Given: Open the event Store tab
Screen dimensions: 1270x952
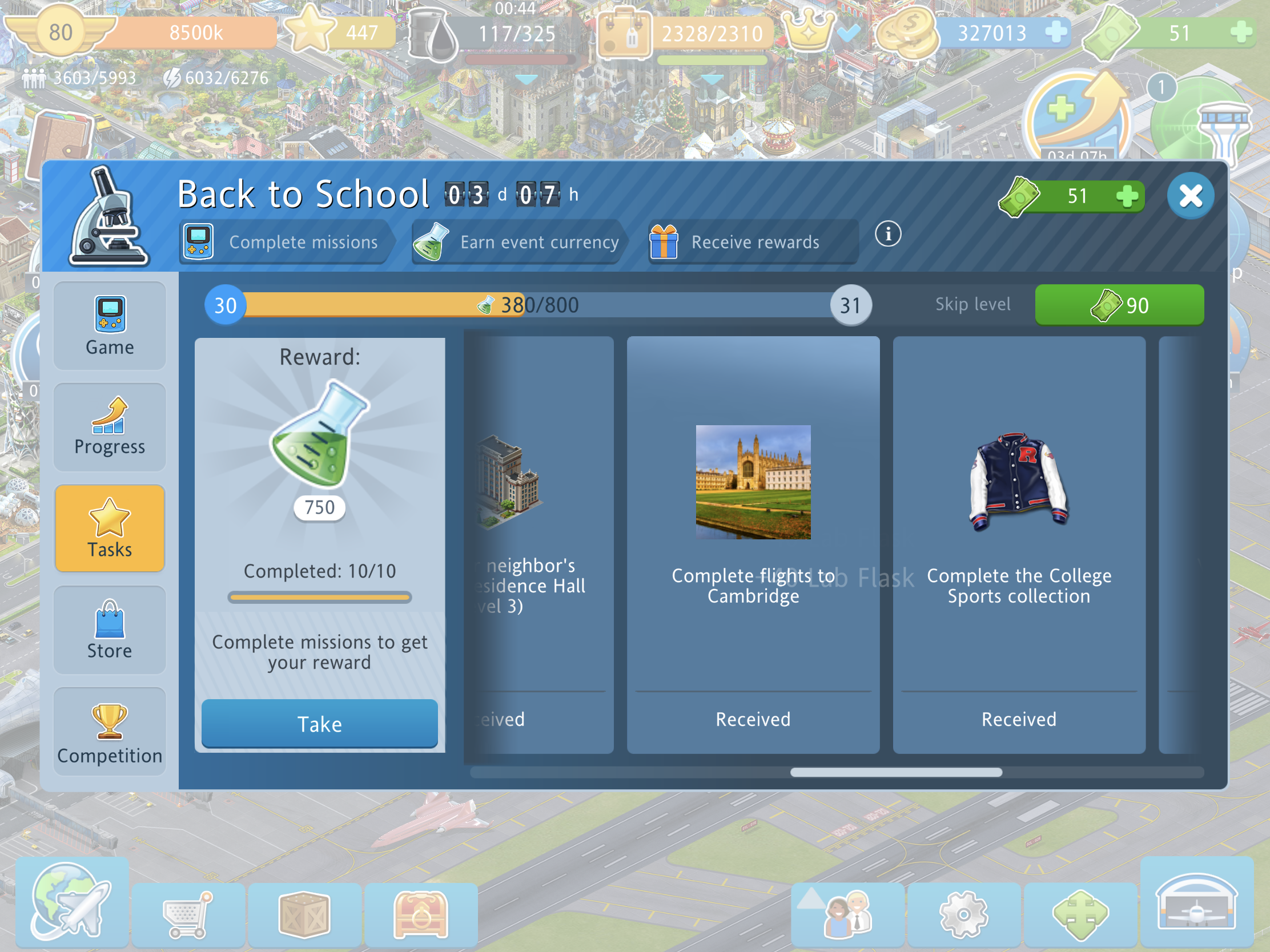Looking at the screenshot, I should tap(110, 630).
